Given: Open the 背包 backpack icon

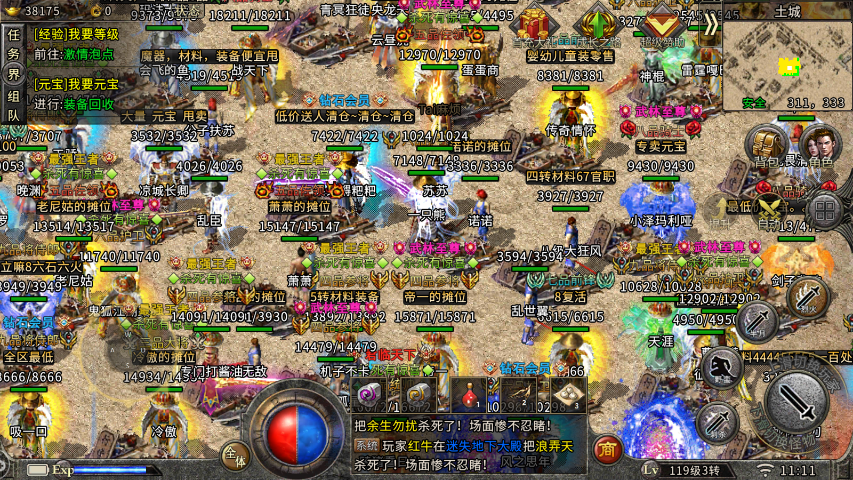Looking at the screenshot, I should click(768, 146).
